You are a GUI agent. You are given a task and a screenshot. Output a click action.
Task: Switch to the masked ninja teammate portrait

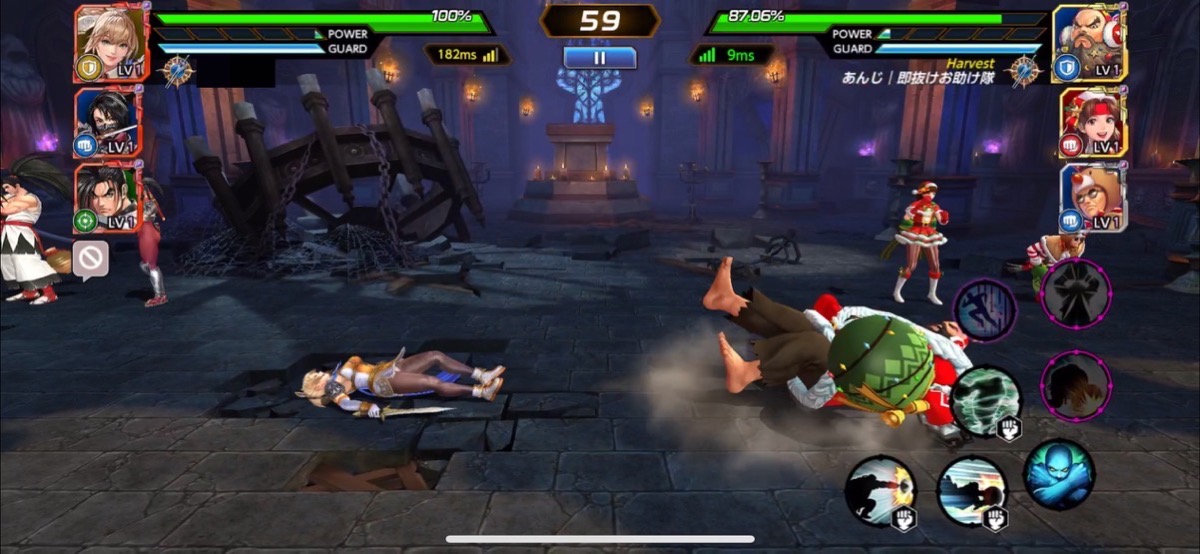point(109,123)
